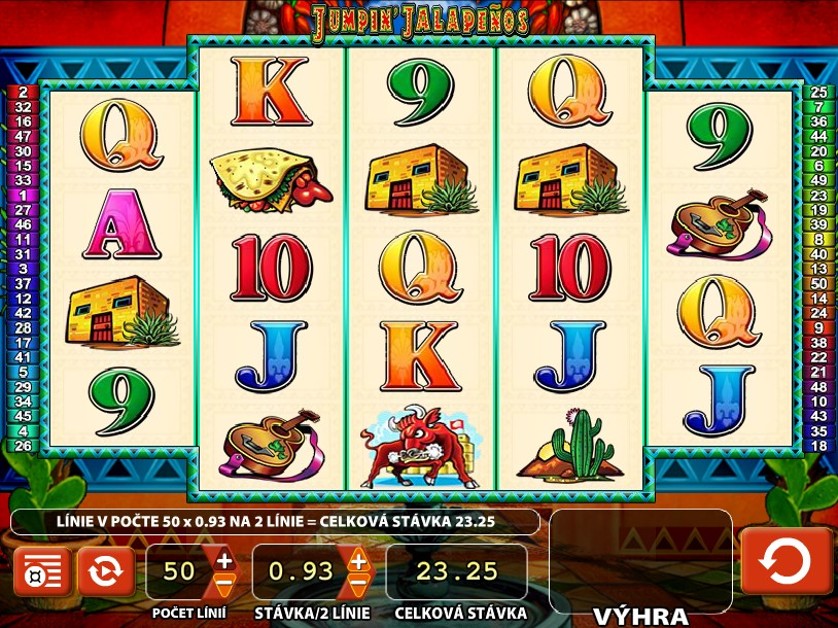Image resolution: width=838 pixels, height=628 pixels.
Task: Lower the bet per 2 lines (Stávka/2 línie)
Action: pyautogui.click(x=357, y=582)
